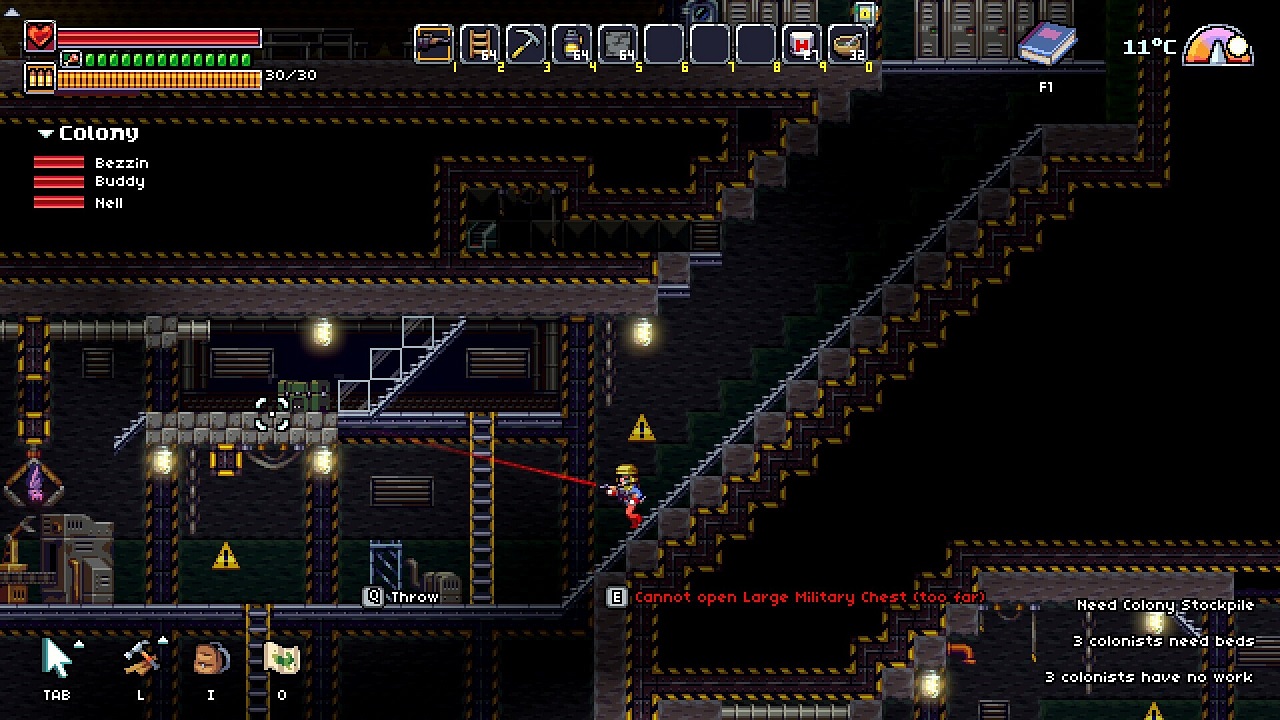Click the day-night cycle dial
The image size is (1280, 720).
tap(1218, 47)
